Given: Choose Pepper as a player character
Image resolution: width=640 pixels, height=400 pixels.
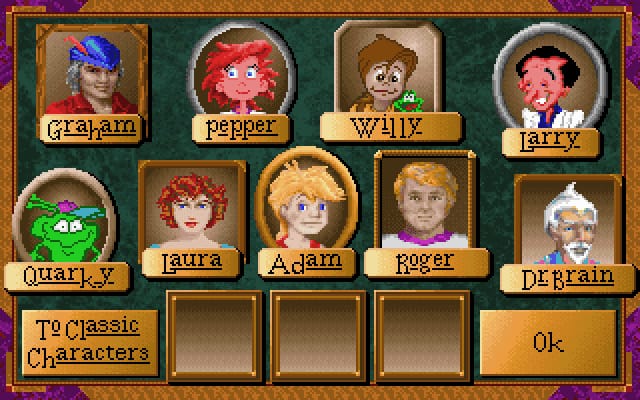Looking at the screenshot, I should [x=240, y=76].
